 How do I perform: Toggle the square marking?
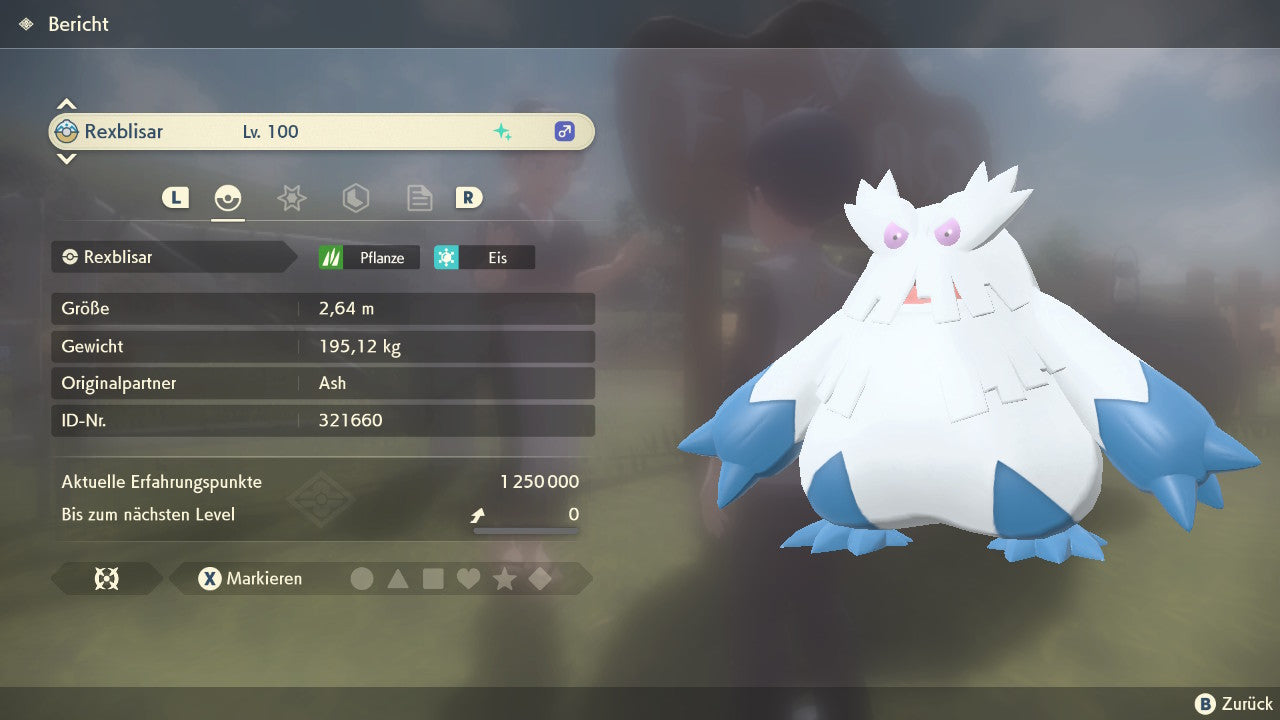click(433, 578)
